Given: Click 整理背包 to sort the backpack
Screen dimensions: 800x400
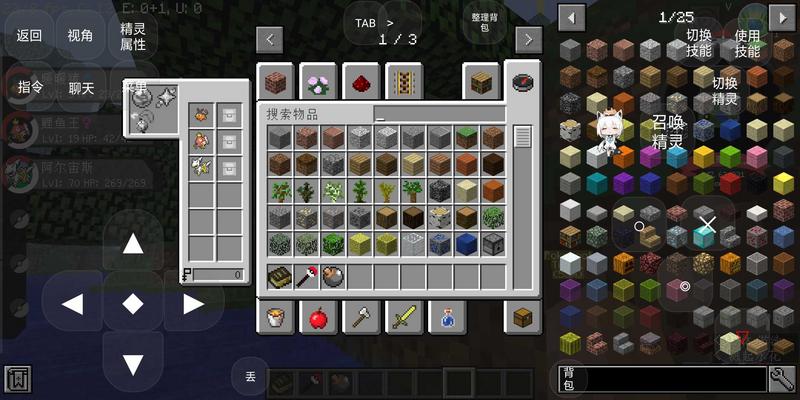Looking at the screenshot, I should point(482,22).
